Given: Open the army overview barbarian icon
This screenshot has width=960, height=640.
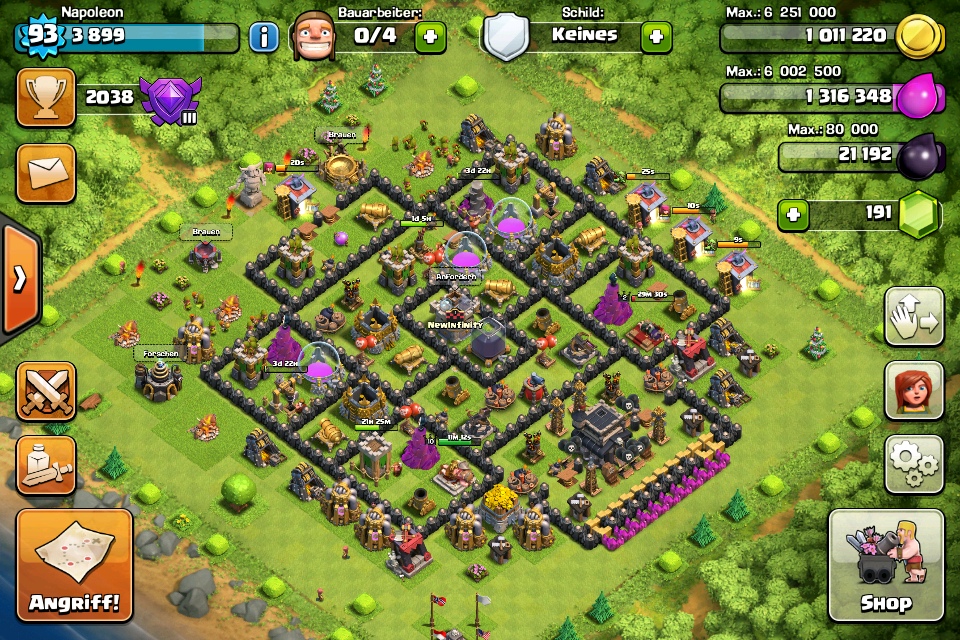Looking at the screenshot, I should click(45, 464).
